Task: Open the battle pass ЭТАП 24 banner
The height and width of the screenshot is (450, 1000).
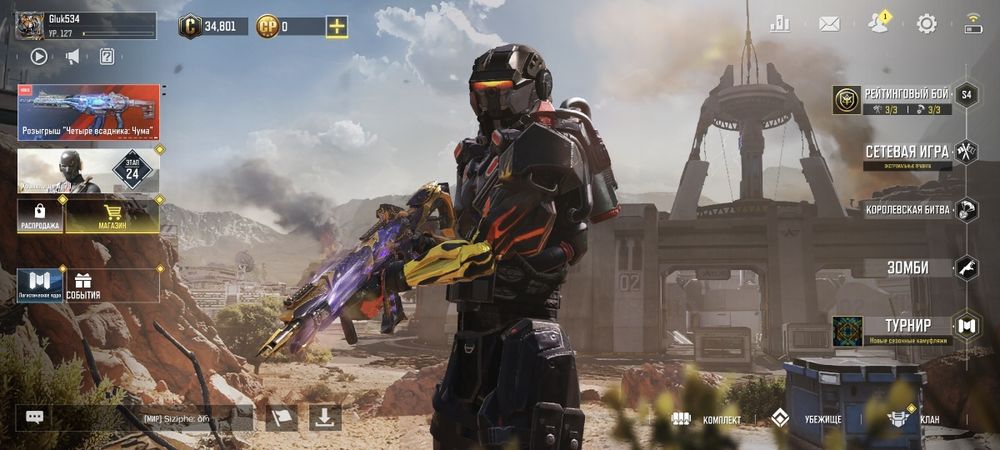Action: coord(88,170)
